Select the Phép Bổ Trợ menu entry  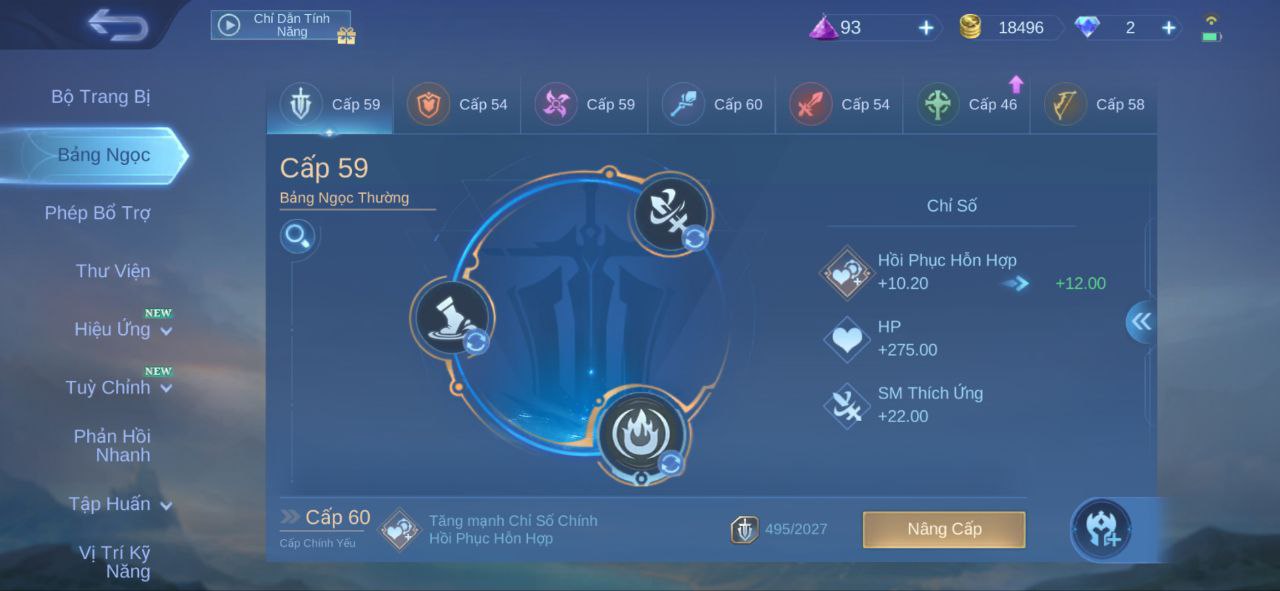[x=97, y=213]
